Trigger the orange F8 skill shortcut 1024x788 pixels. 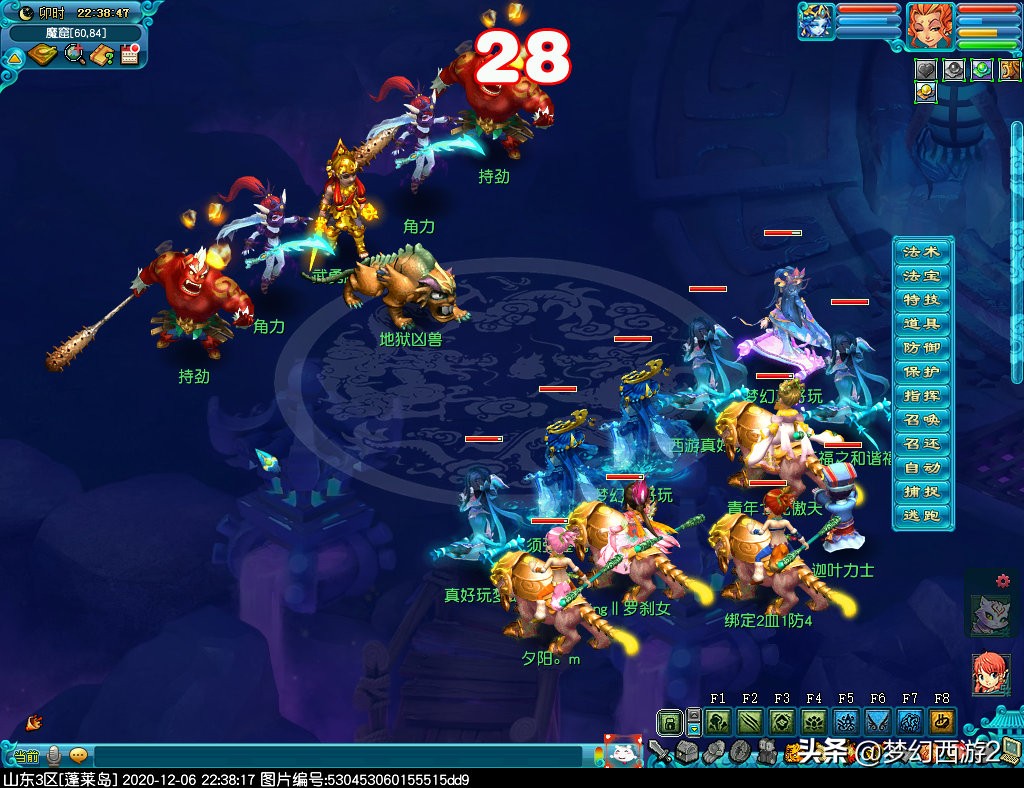[941, 721]
